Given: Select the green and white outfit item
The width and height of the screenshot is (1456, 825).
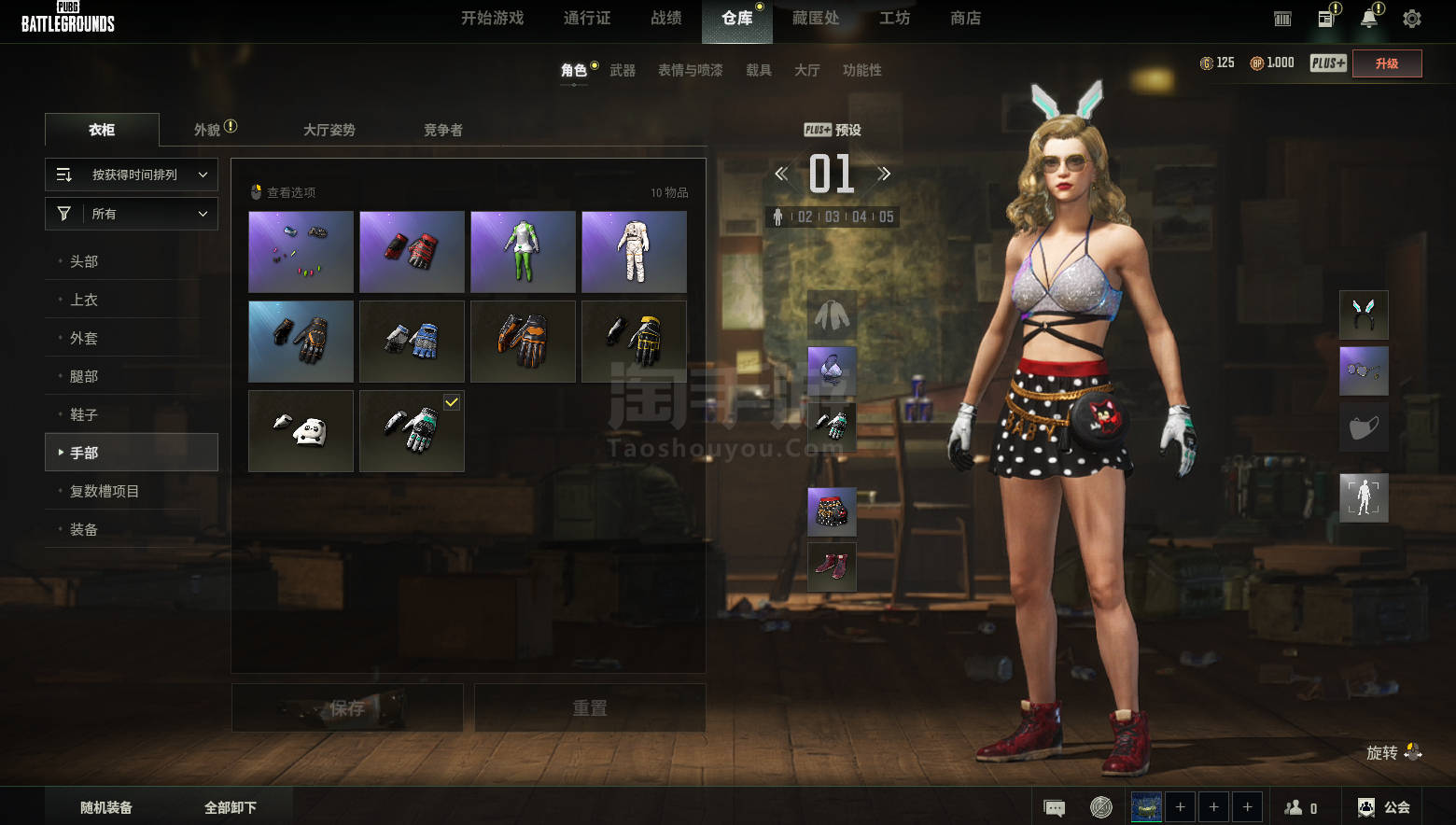Looking at the screenshot, I should pyautogui.click(x=523, y=252).
